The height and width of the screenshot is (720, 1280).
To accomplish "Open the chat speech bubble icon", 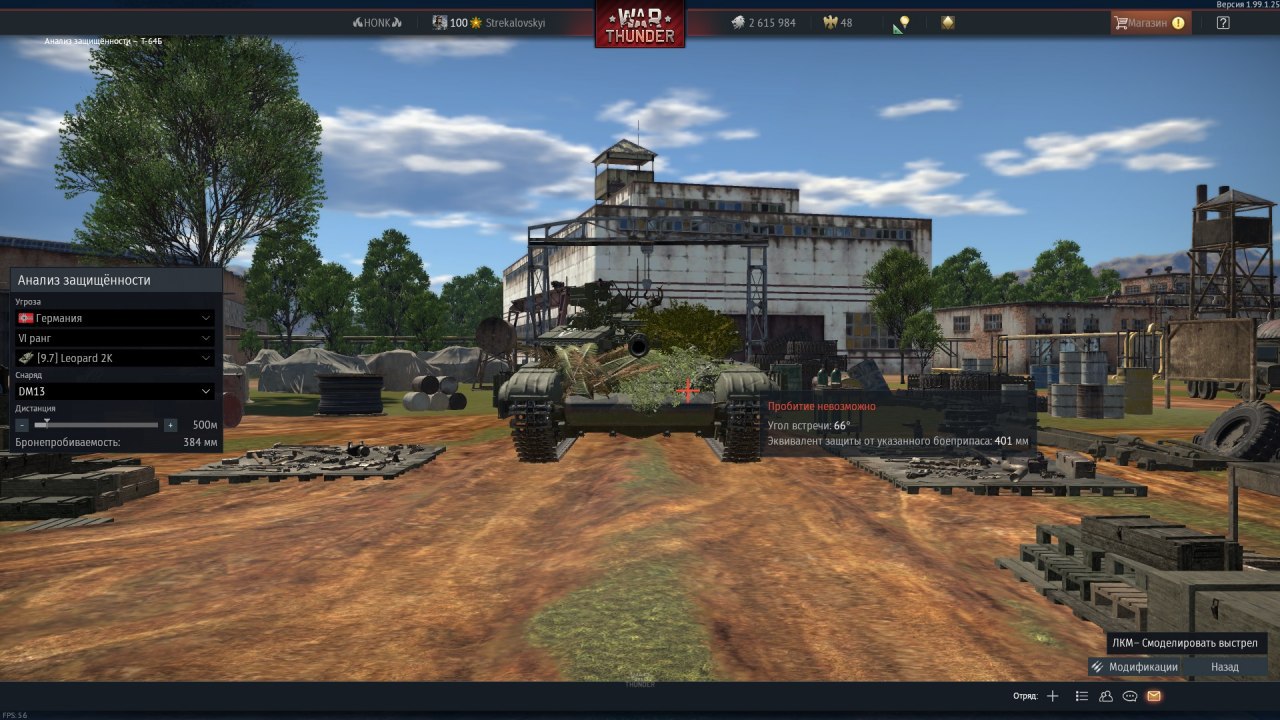I will pos(1130,696).
